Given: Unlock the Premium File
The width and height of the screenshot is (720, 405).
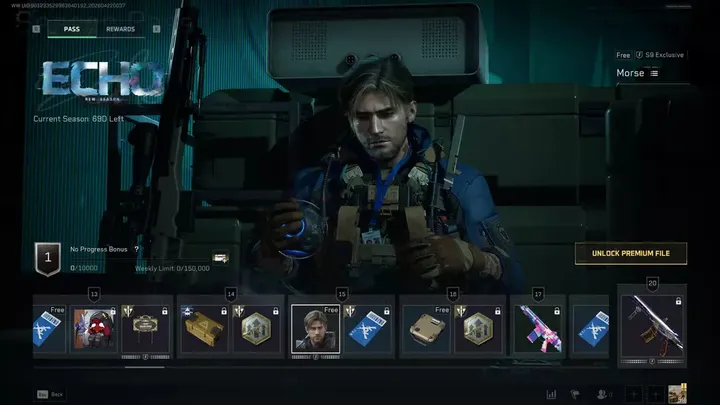Looking at the screenshot, I should (630, 254).
